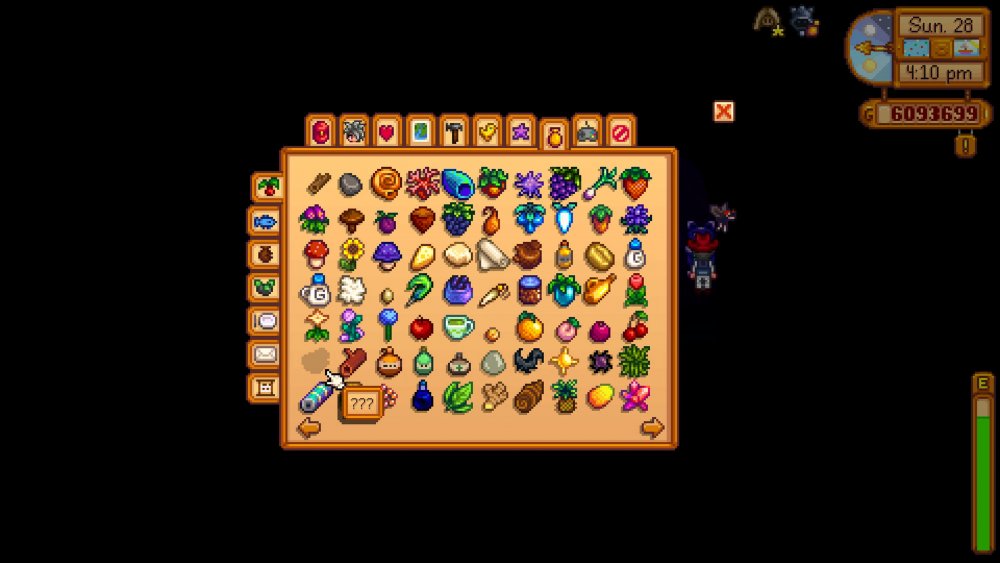The image size is (1000, 563).
Task: Select the grape item
Action: coord(564,183)
